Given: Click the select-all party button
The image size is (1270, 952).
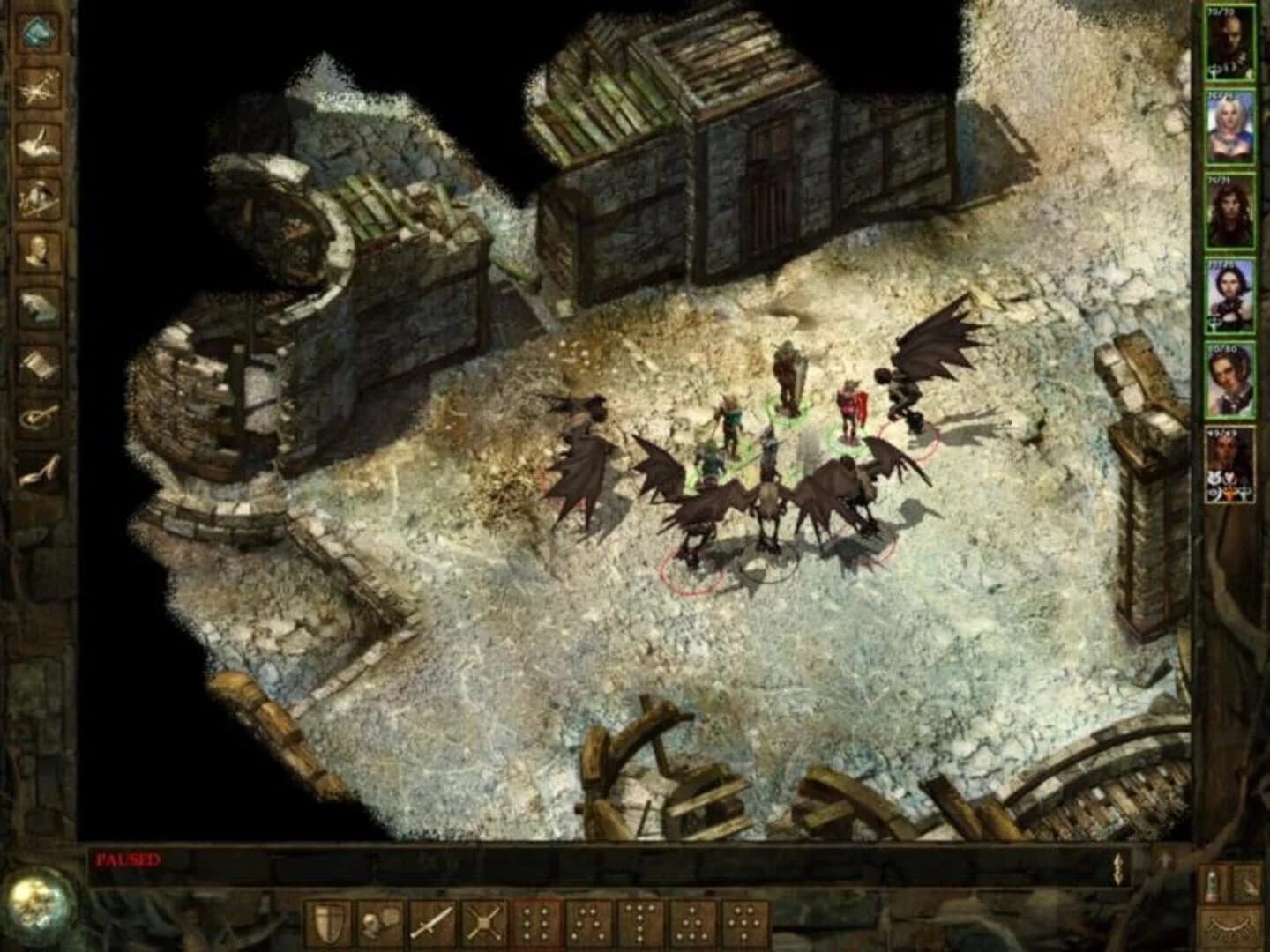Looking at the screenshot, I should pyautogui.click(x=1213, y=881).
